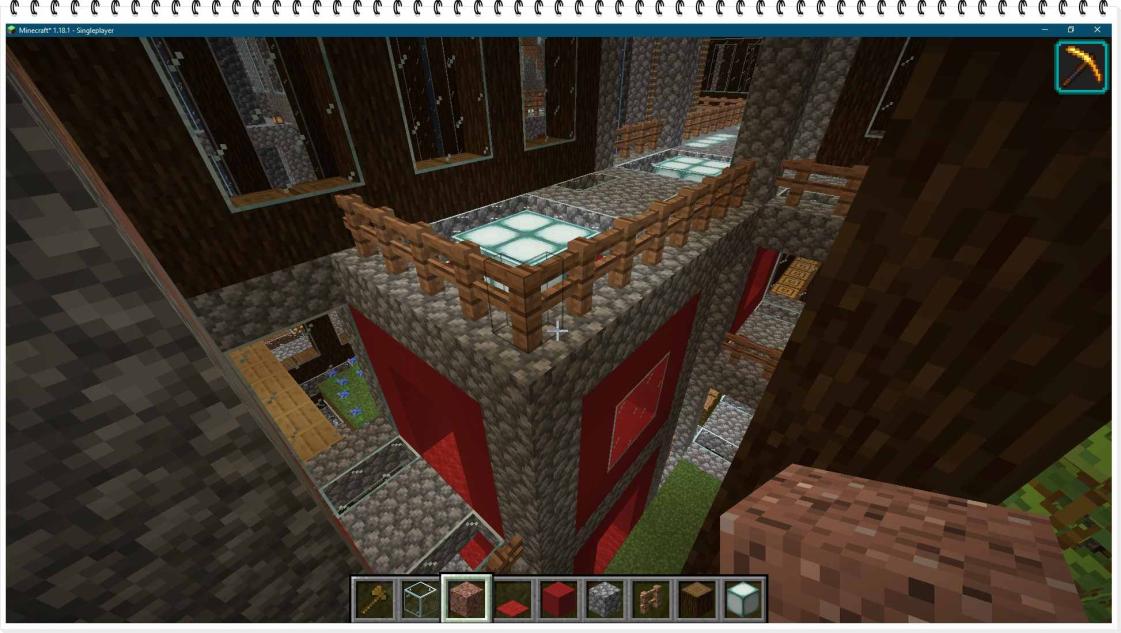Pick the red carpet hotbar slot
The width and height of the screenshot is (1121, 633).
(512, 600)
